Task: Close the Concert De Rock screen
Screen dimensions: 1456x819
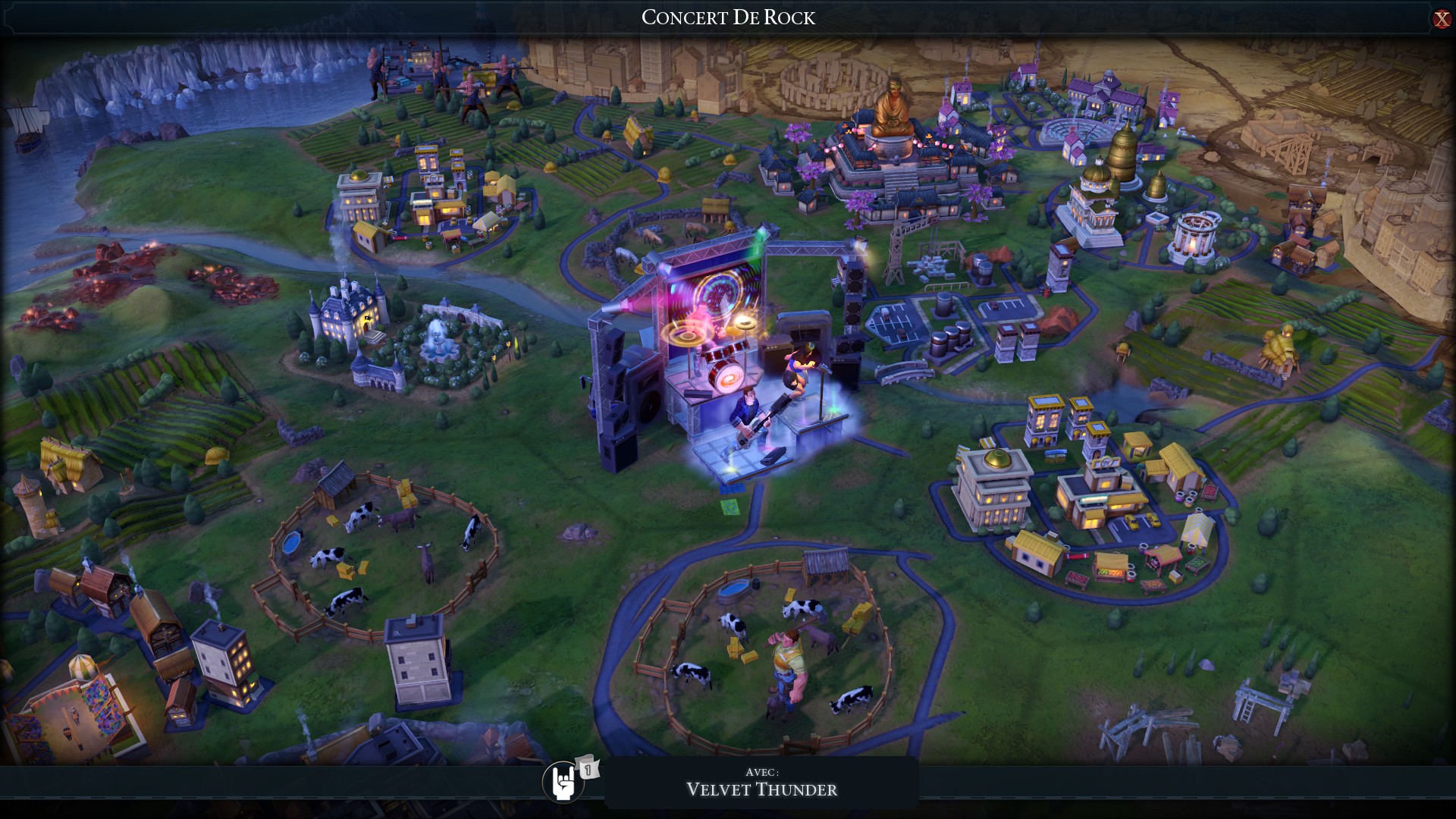Action: pyautogui.click(x=1441, y=19)
